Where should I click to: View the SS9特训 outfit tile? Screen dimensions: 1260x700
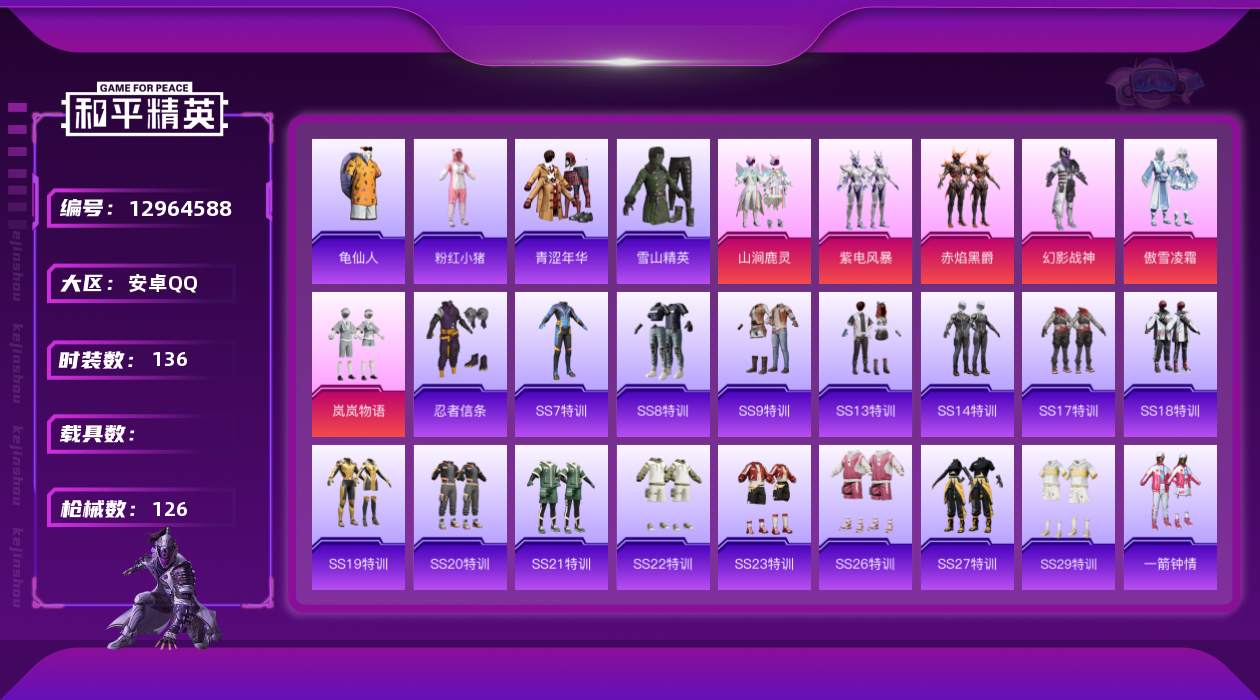pyautogui.click(x=764, y=364)
